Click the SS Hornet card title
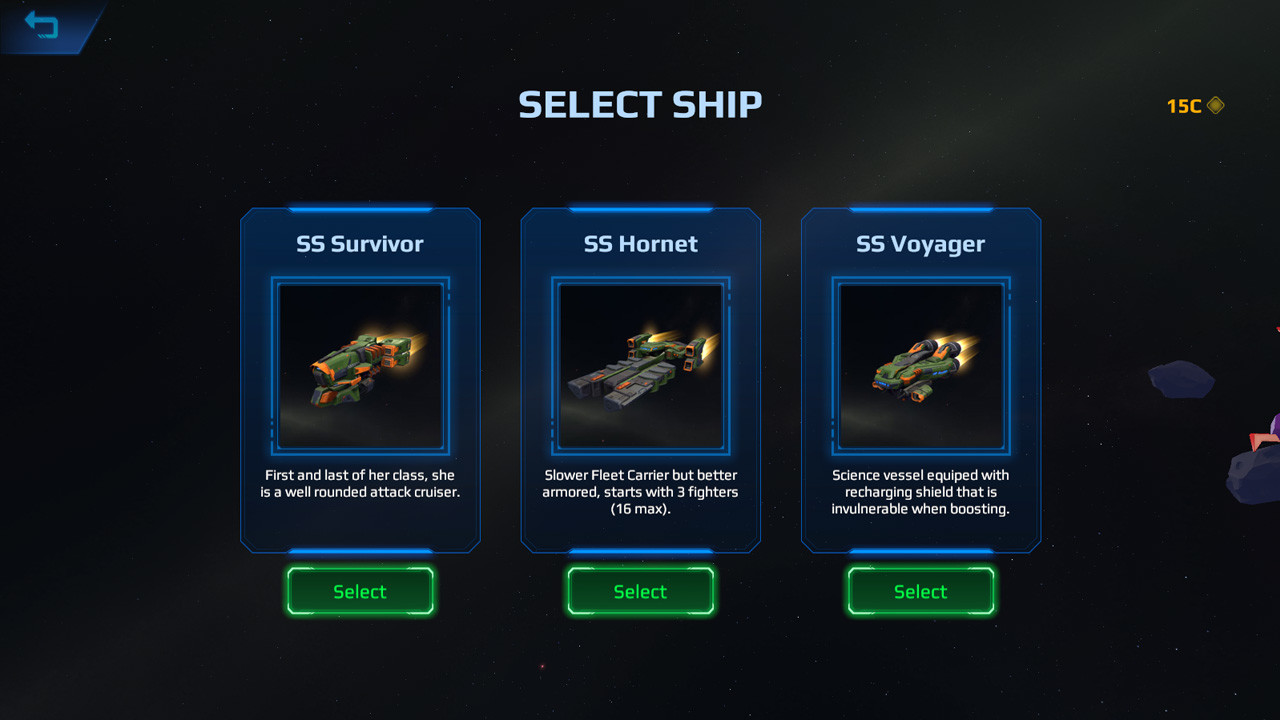The width and height of the screenshot is (1280, 720). pyautogui.click(x=640, y=243)
